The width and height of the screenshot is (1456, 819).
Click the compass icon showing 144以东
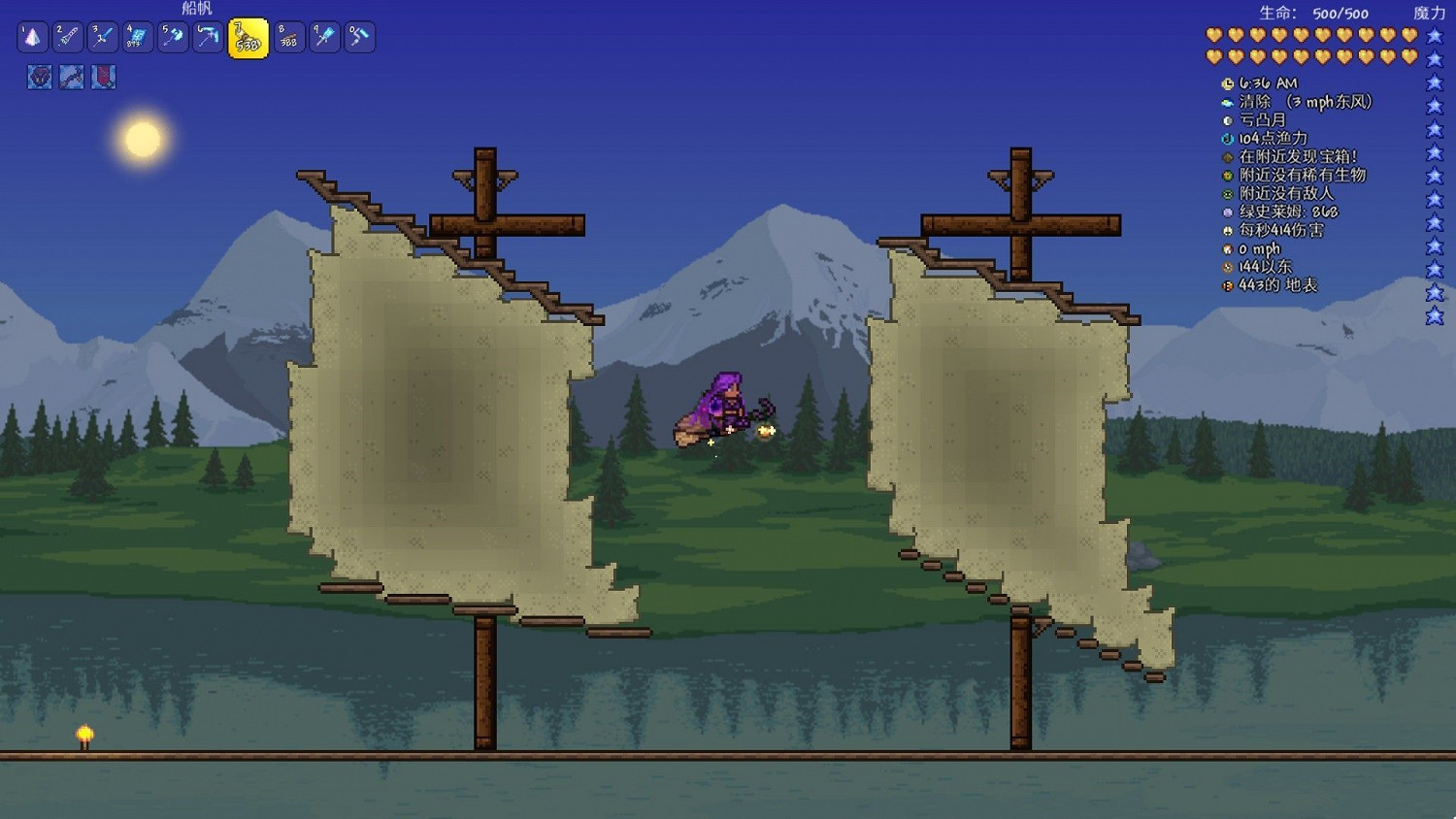(x=1228, y=267)
